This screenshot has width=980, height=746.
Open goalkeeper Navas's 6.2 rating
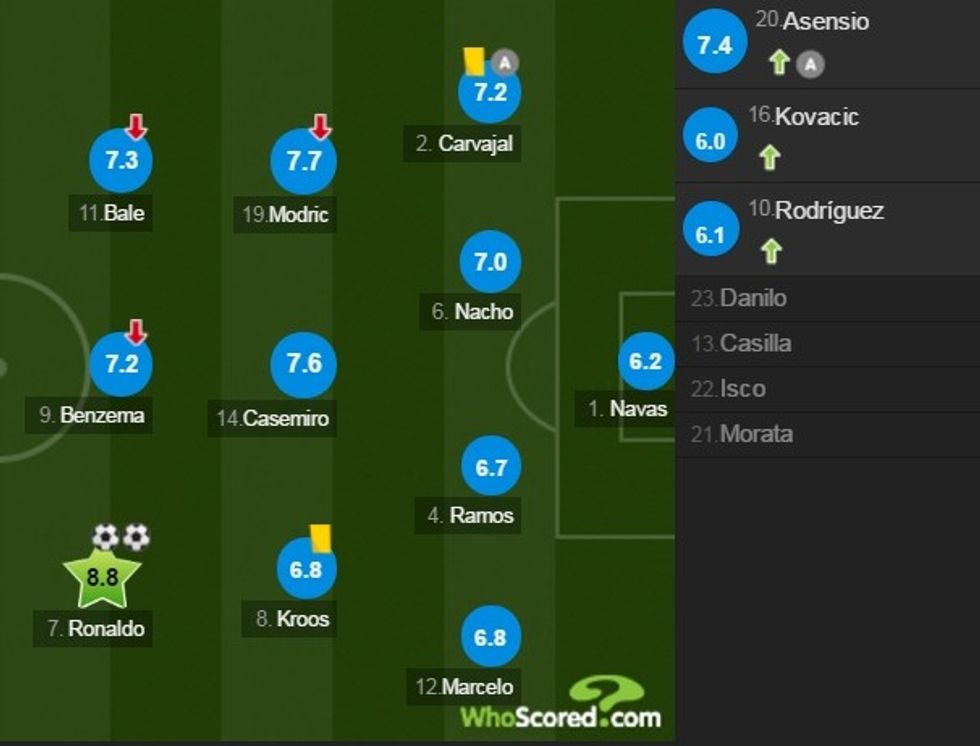646,361
